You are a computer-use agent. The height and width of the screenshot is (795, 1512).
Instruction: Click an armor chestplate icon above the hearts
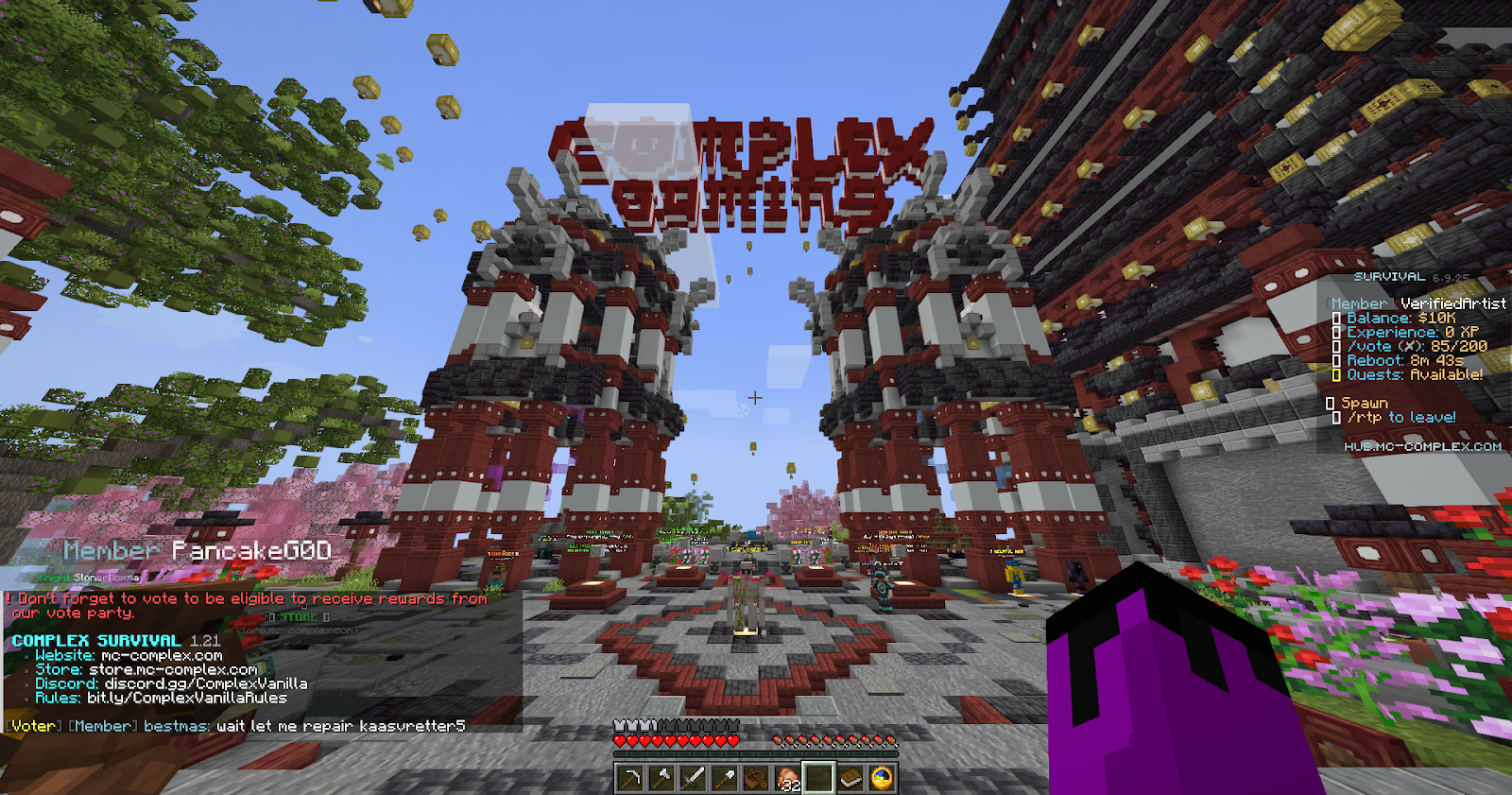click(x=620, y=726)
